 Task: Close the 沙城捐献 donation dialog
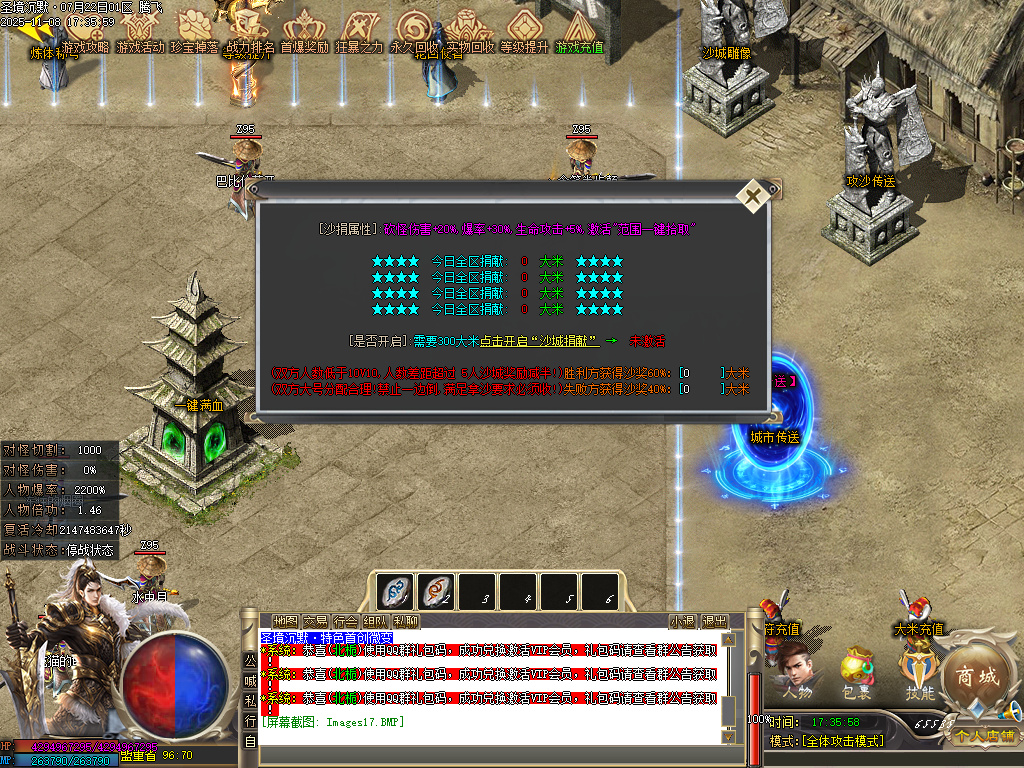point(751,197)
